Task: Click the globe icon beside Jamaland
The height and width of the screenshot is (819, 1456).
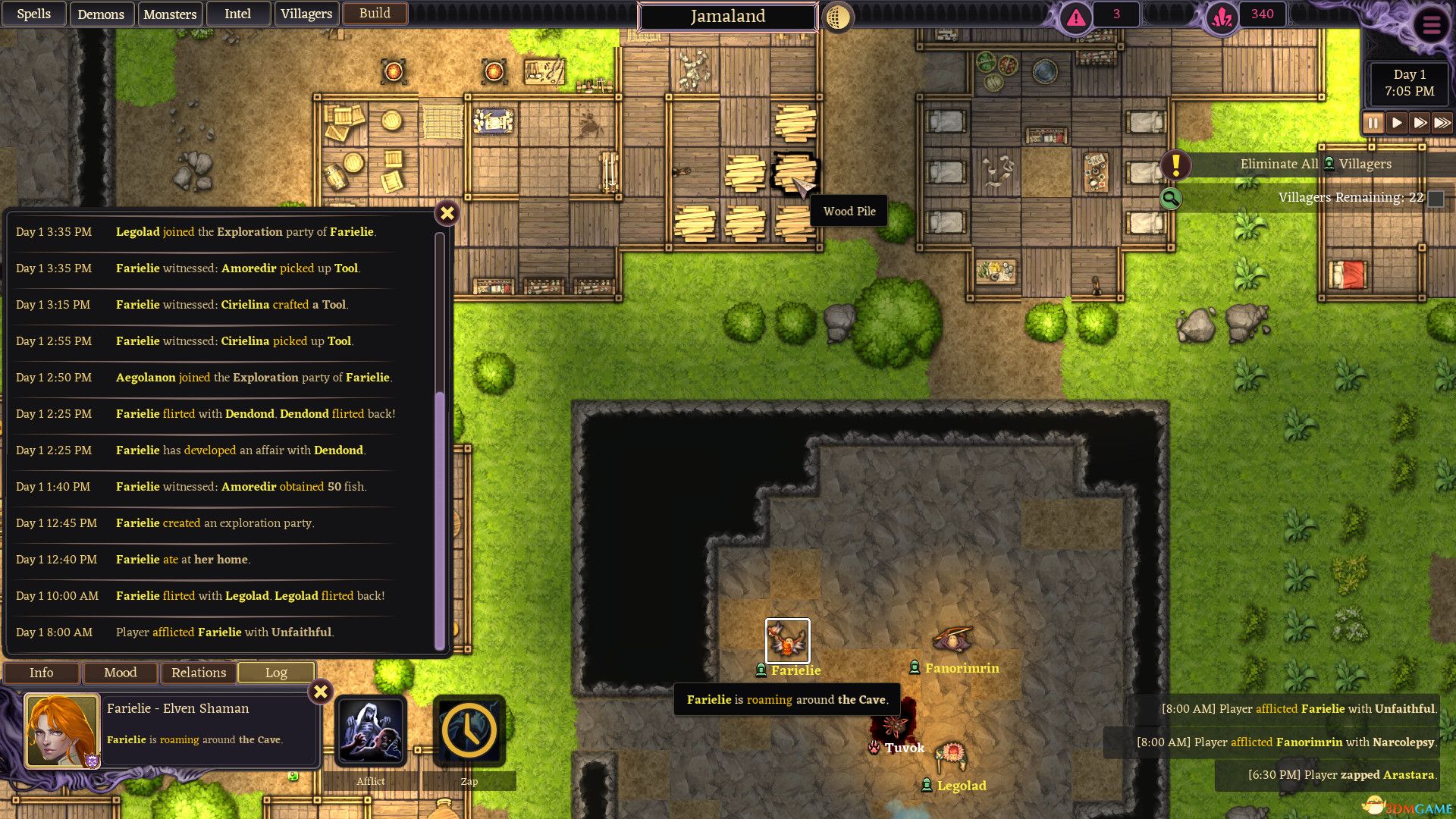Action: point(836,16)
